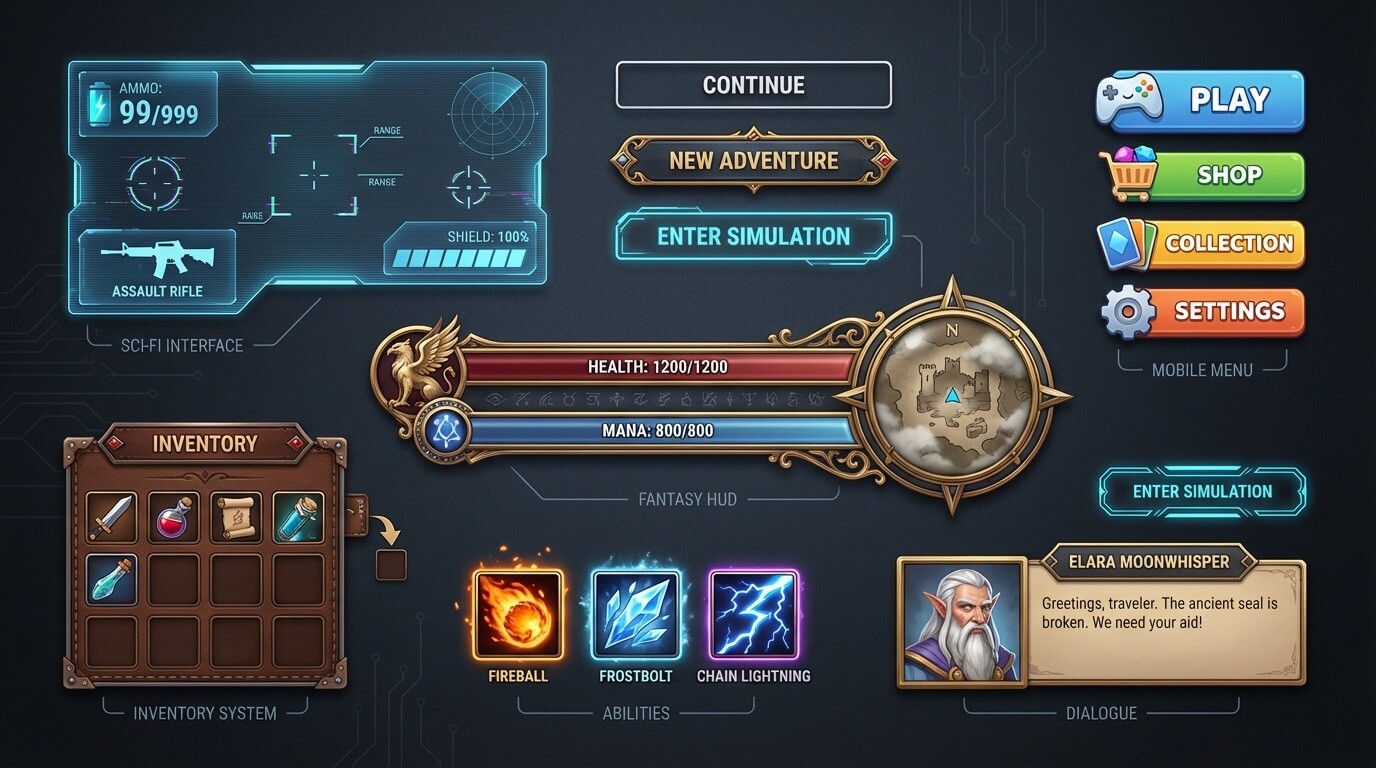Expand the extra inventory pouch slot
Screen dimensions: 1376x768
click(x=391, y=565)
